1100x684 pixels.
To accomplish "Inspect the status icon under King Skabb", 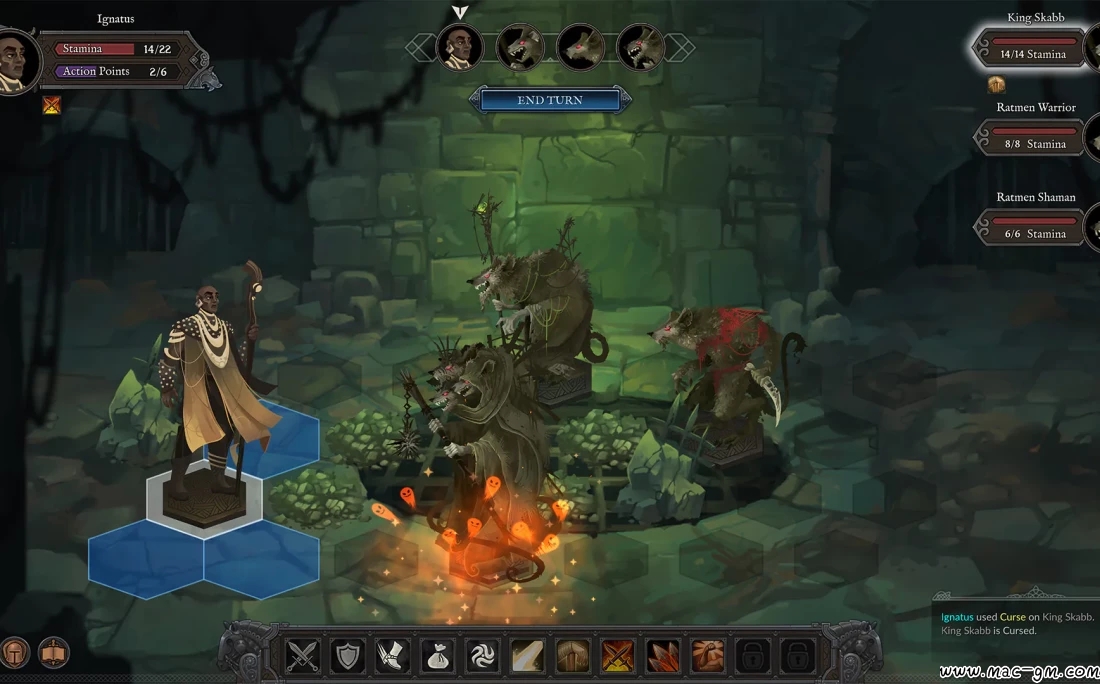I will pyautogui.click(x=996, y=84).
